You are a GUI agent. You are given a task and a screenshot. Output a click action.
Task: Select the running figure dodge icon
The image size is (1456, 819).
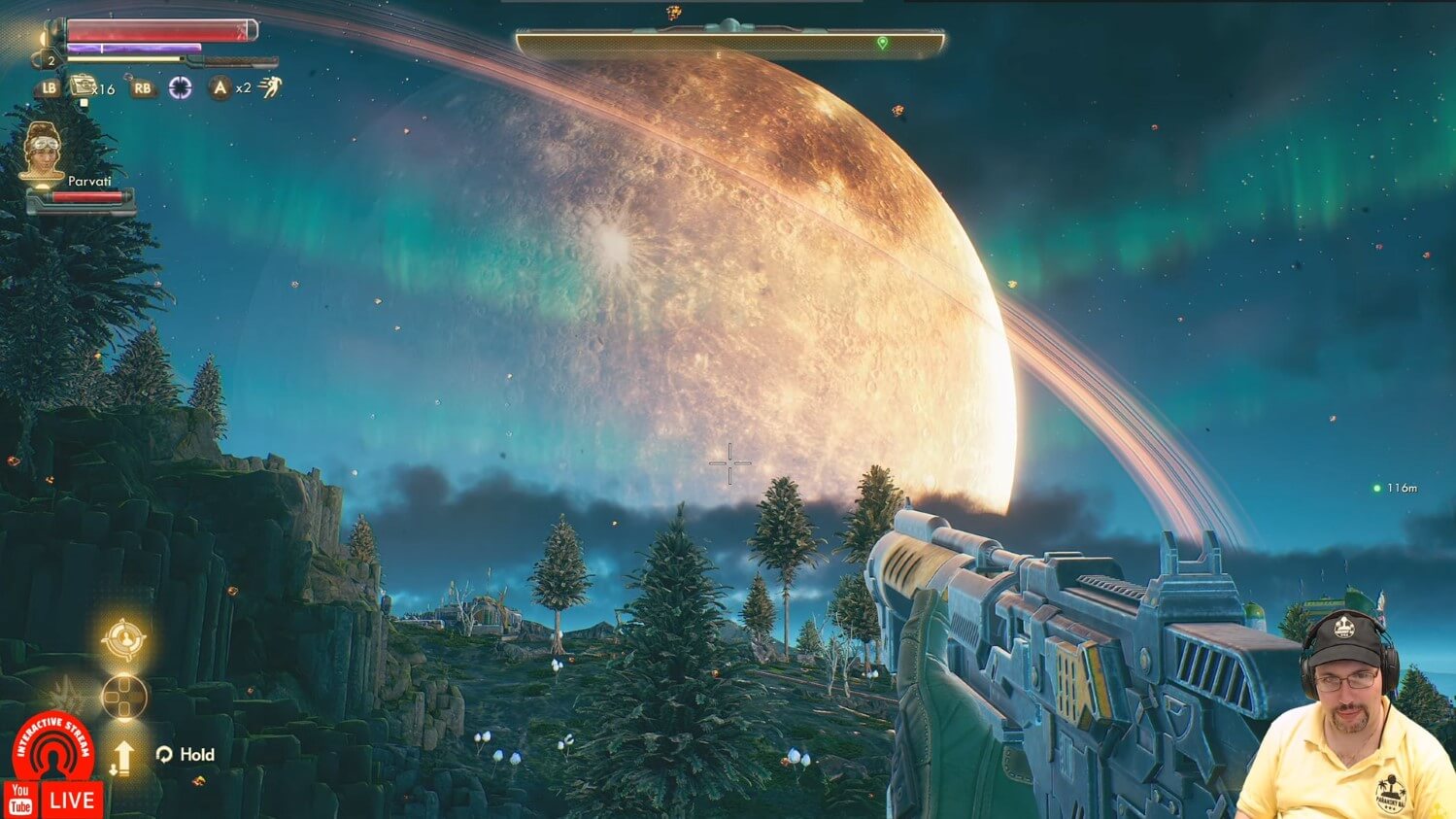pos(270,87)
